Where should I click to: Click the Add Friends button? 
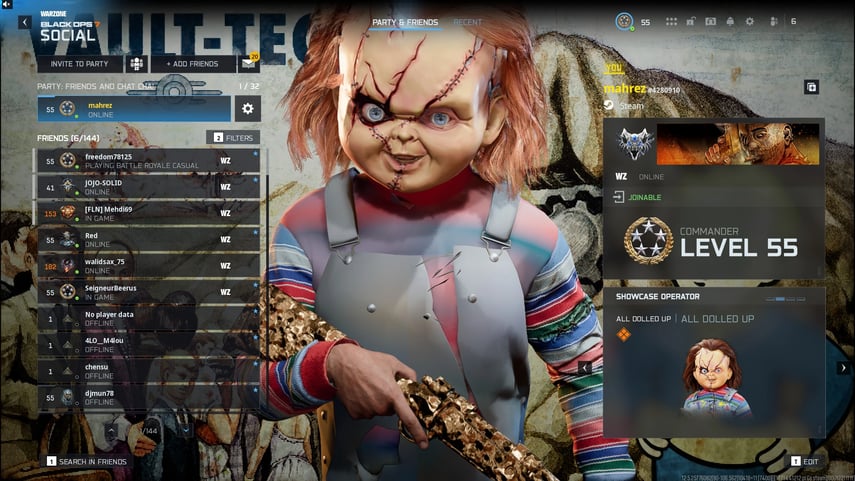(x=195, y=64)
